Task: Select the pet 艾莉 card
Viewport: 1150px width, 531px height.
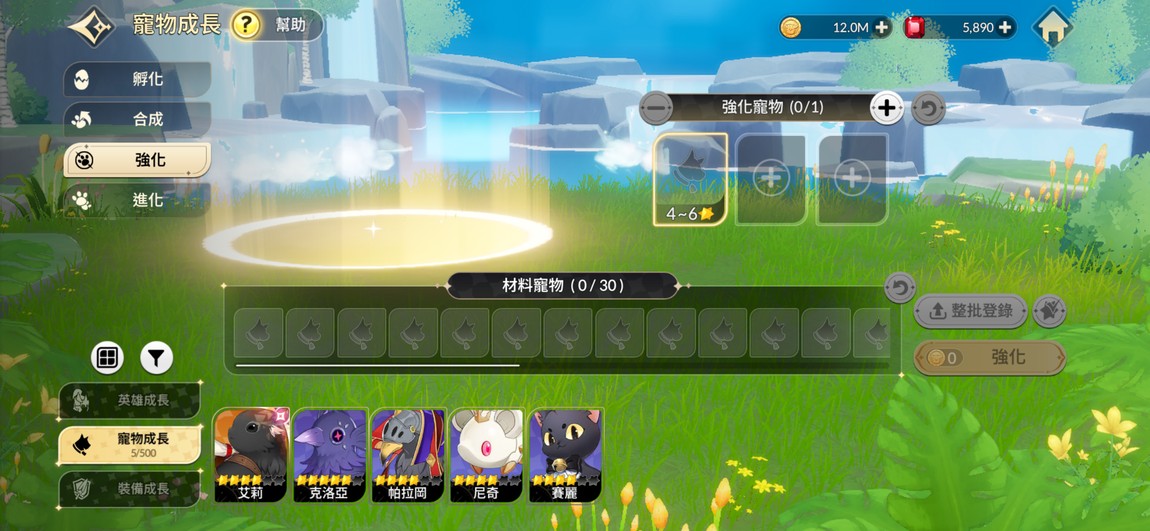Action: [251, 454]
